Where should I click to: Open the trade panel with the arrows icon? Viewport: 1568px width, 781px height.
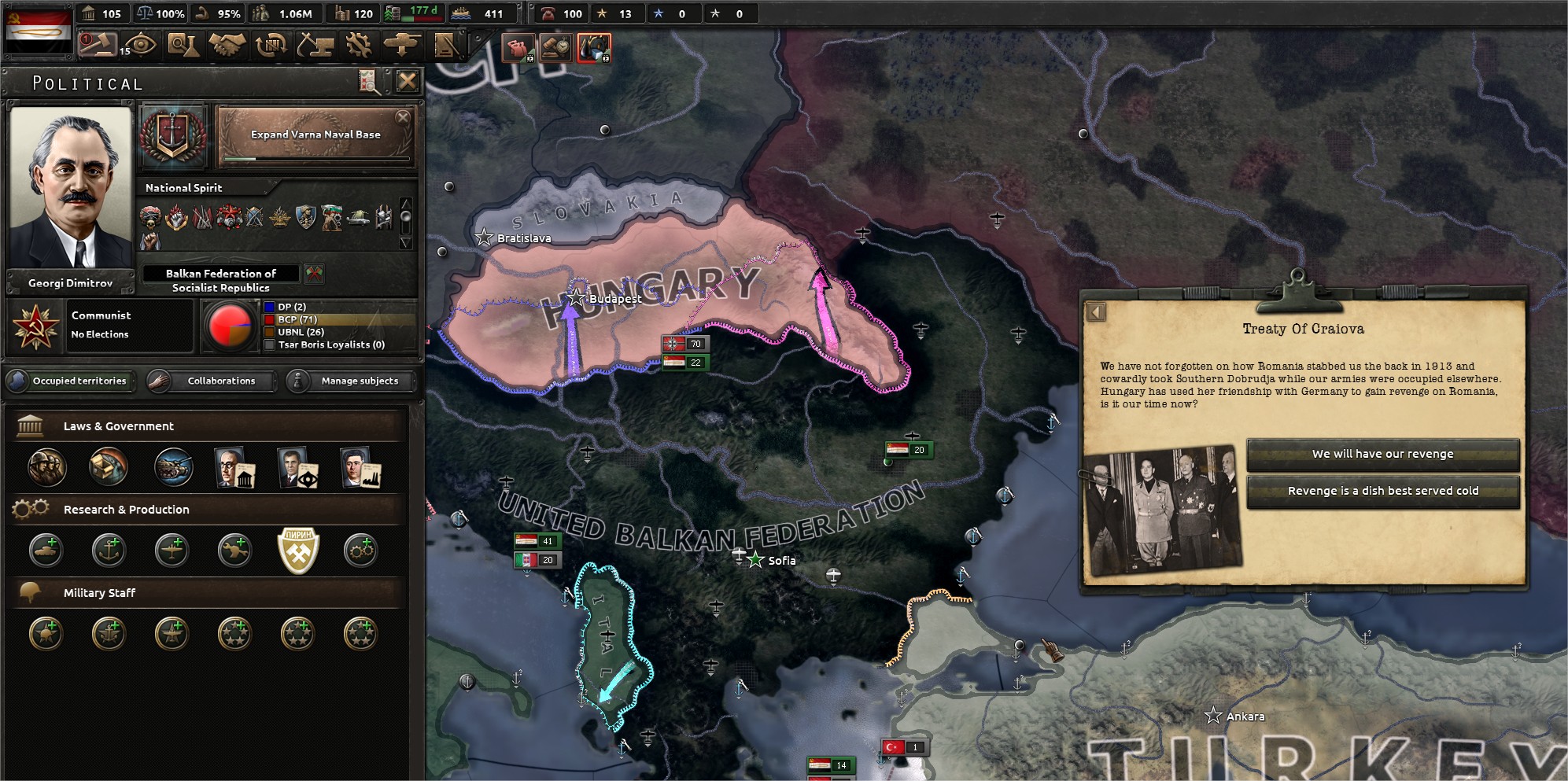[271, 45]
